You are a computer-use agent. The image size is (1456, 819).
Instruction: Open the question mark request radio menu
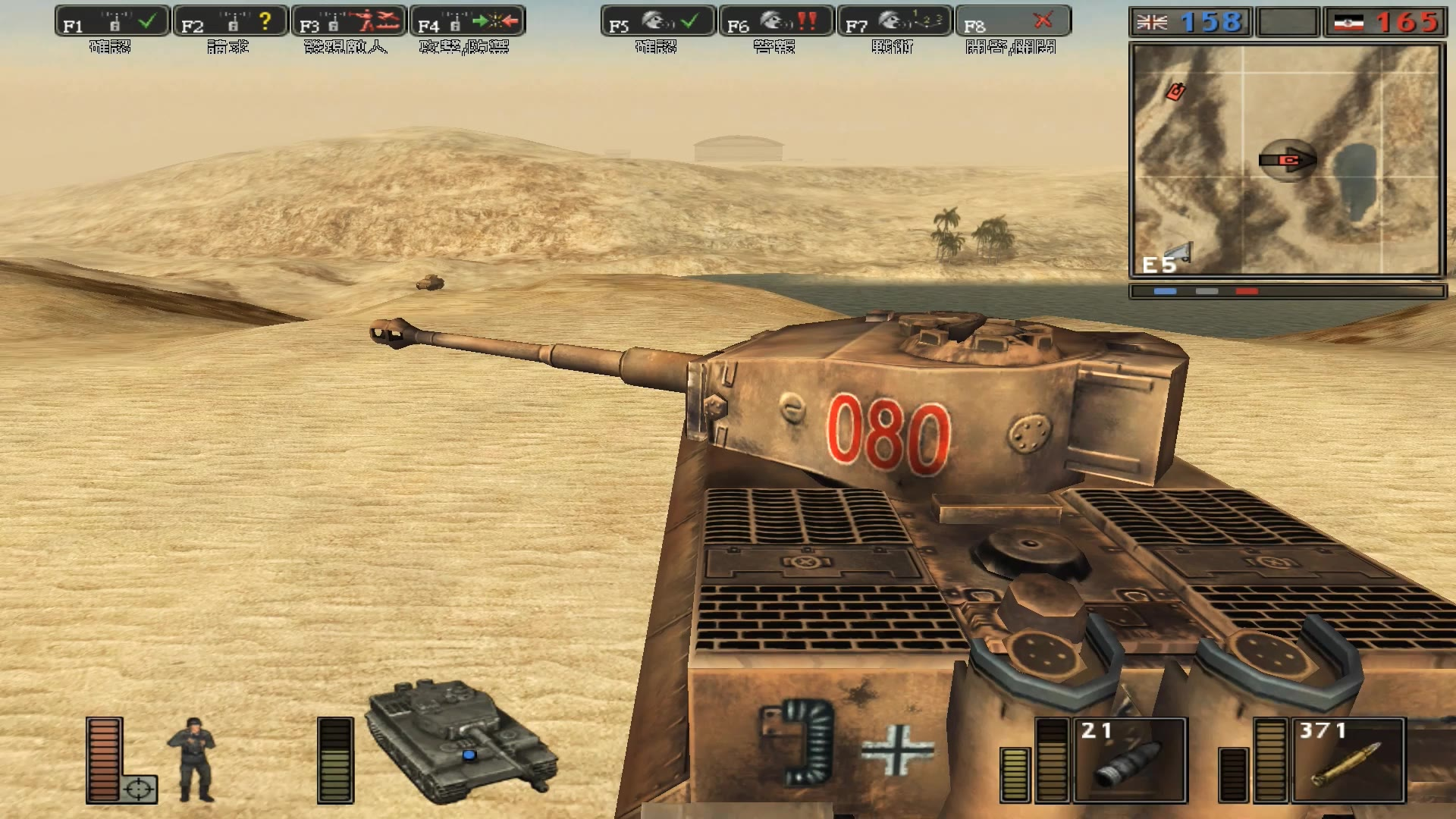pyautogui.click(x=231, y=21)
